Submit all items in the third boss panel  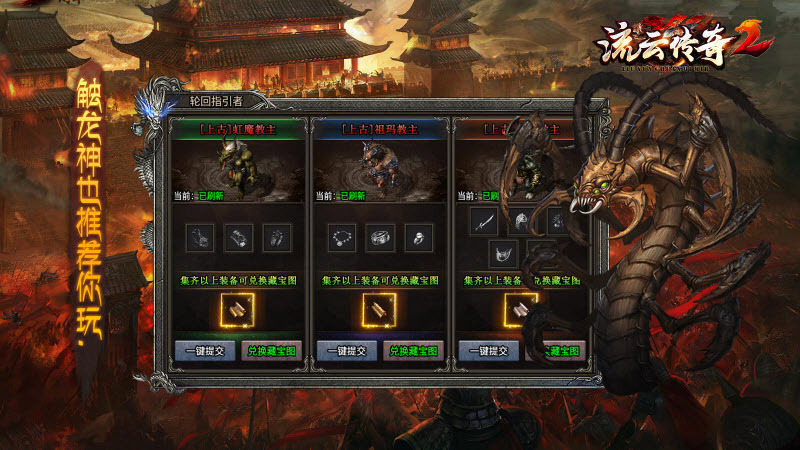click(x=488, y=351)
